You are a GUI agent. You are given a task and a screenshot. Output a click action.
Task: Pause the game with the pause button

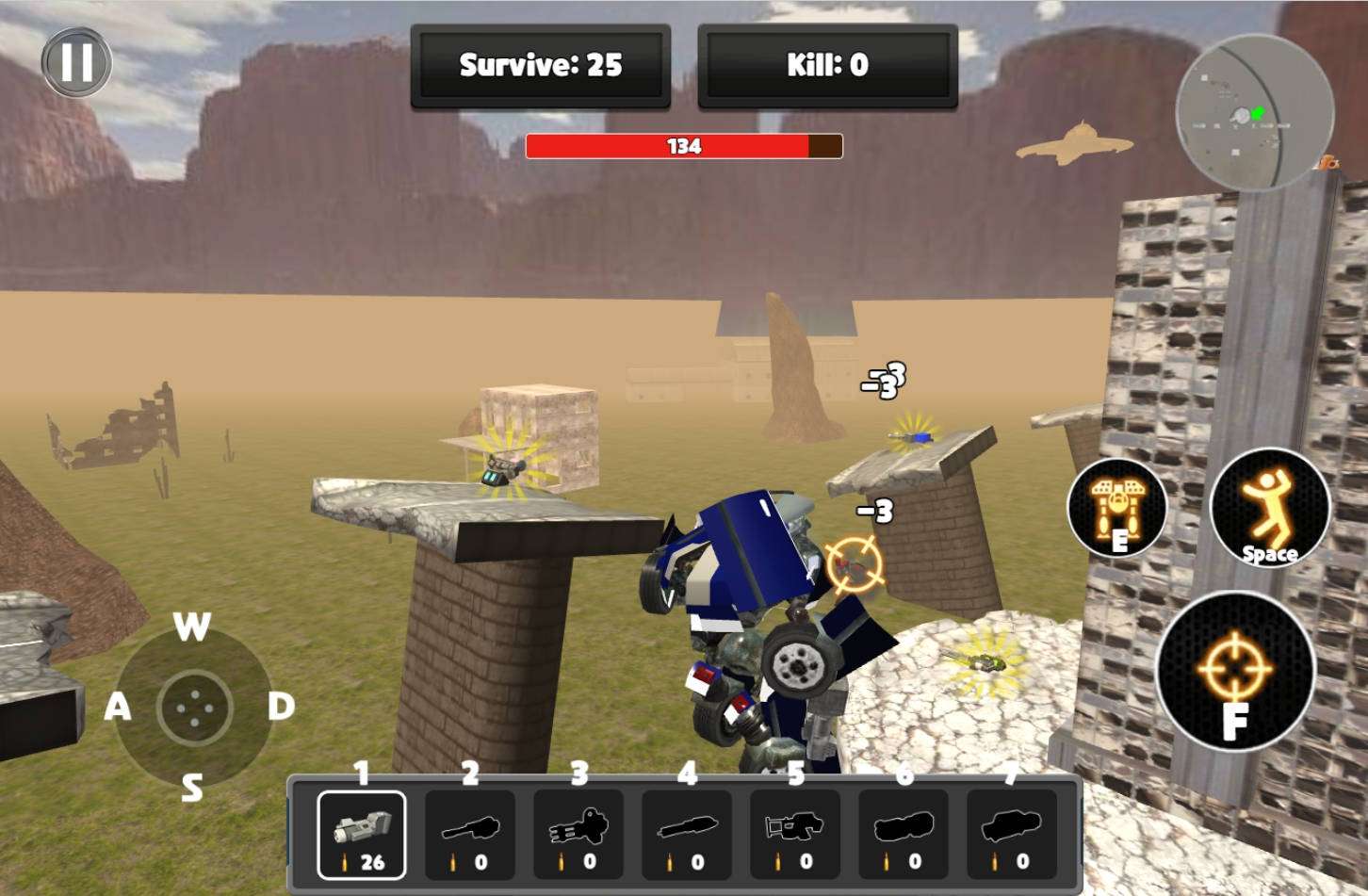pyautogui.click(x=76, y=63)
